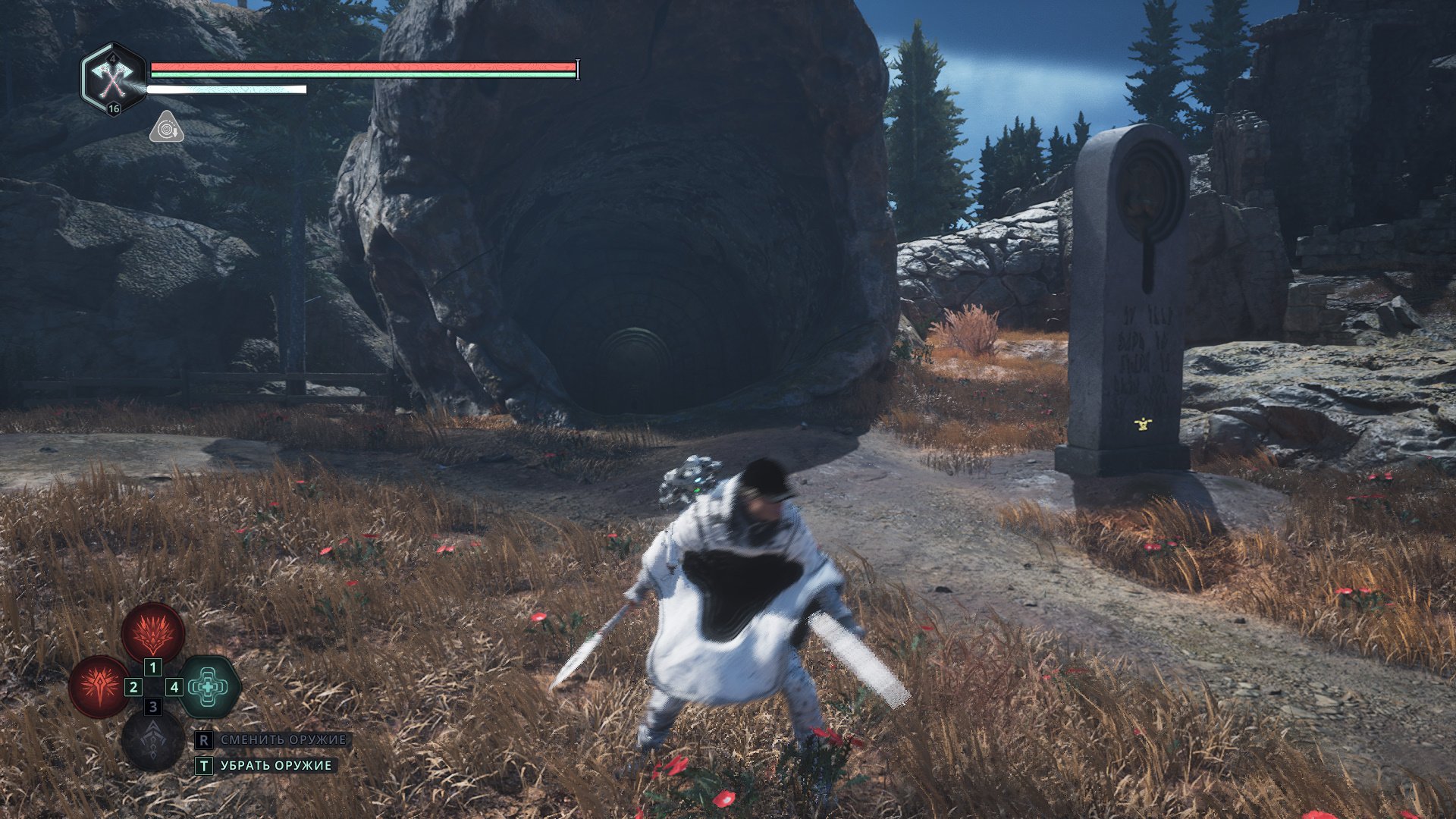Click the 'Сменить оружие' weapon swap label
The width and height of the screenshot is (1456, 819).
tap(283, 739)
